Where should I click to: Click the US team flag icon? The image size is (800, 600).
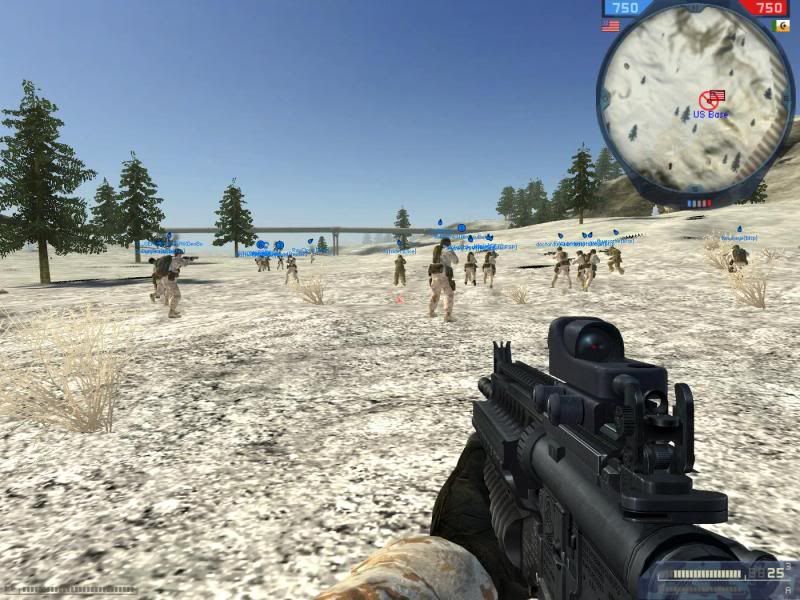(x=610, y=26)
